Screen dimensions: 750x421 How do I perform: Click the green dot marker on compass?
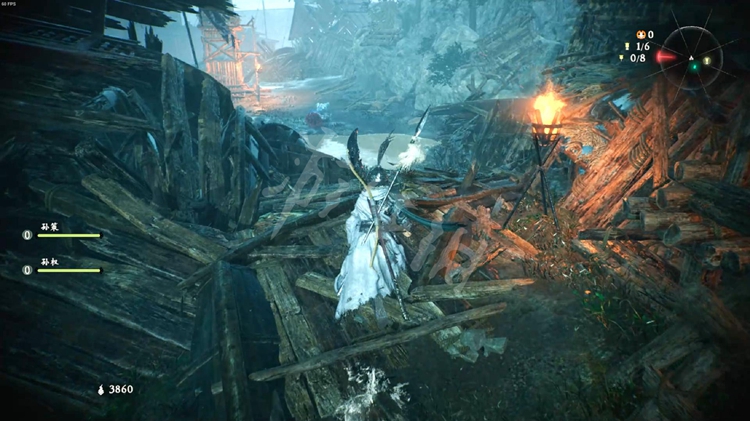[x=693, y=67]
